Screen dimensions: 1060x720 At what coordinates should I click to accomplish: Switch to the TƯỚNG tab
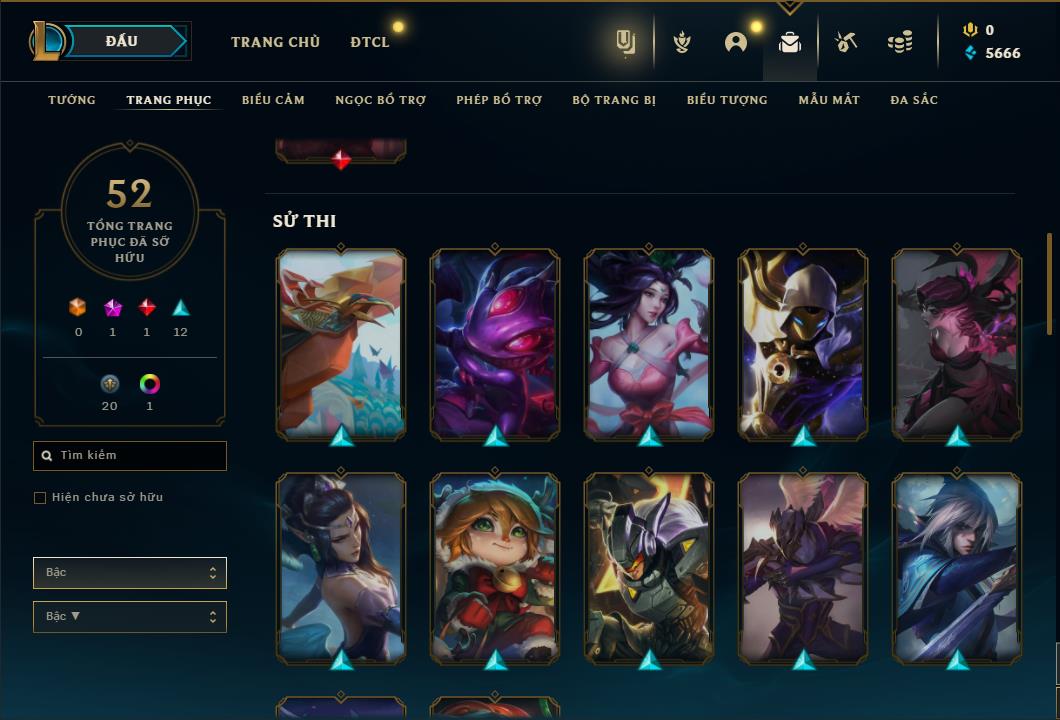click(x=72, y=100)
